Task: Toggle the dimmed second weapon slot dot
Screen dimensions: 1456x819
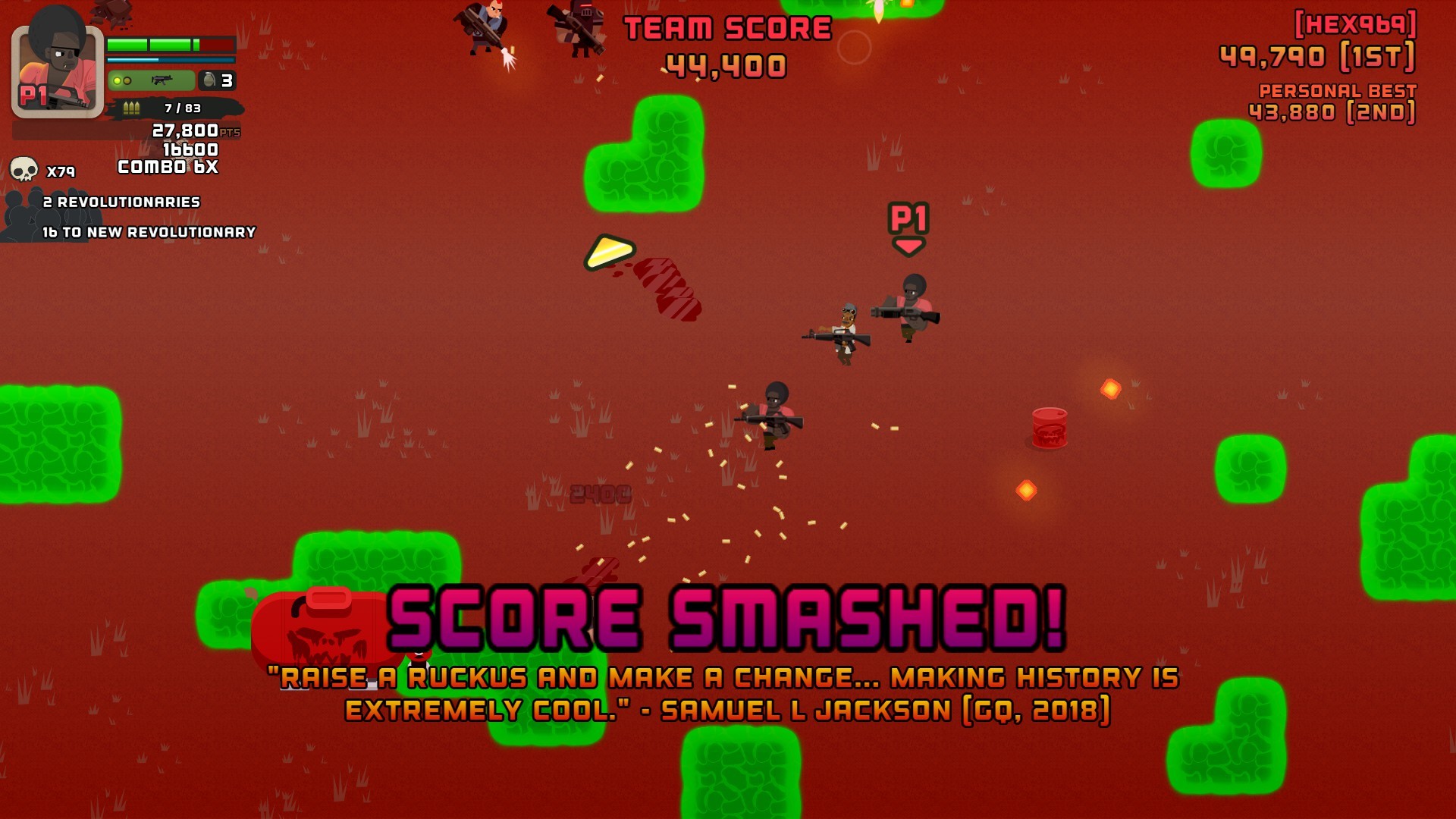Action: (x=127, y=80)
